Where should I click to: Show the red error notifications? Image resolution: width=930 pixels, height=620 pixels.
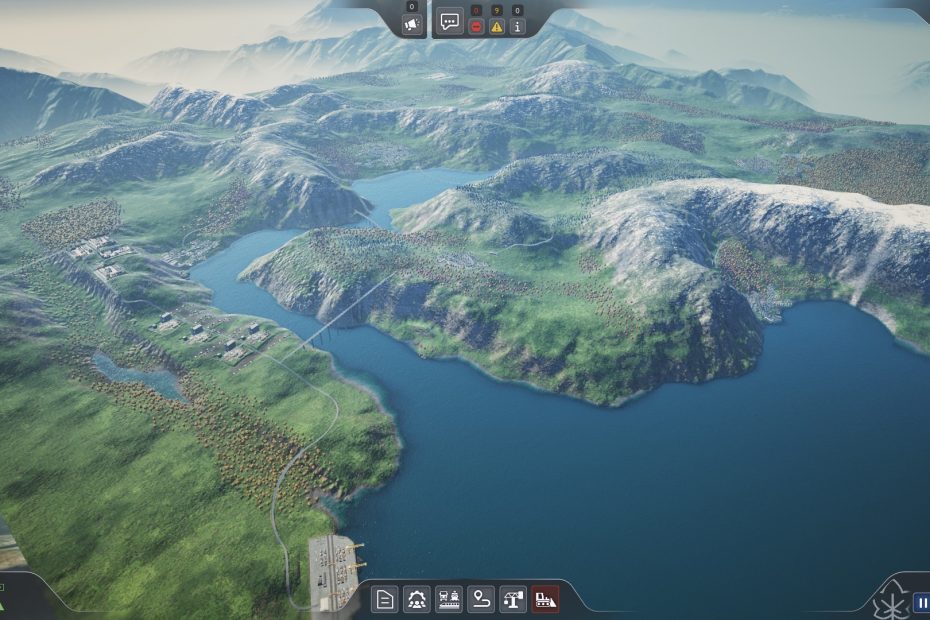476,27
